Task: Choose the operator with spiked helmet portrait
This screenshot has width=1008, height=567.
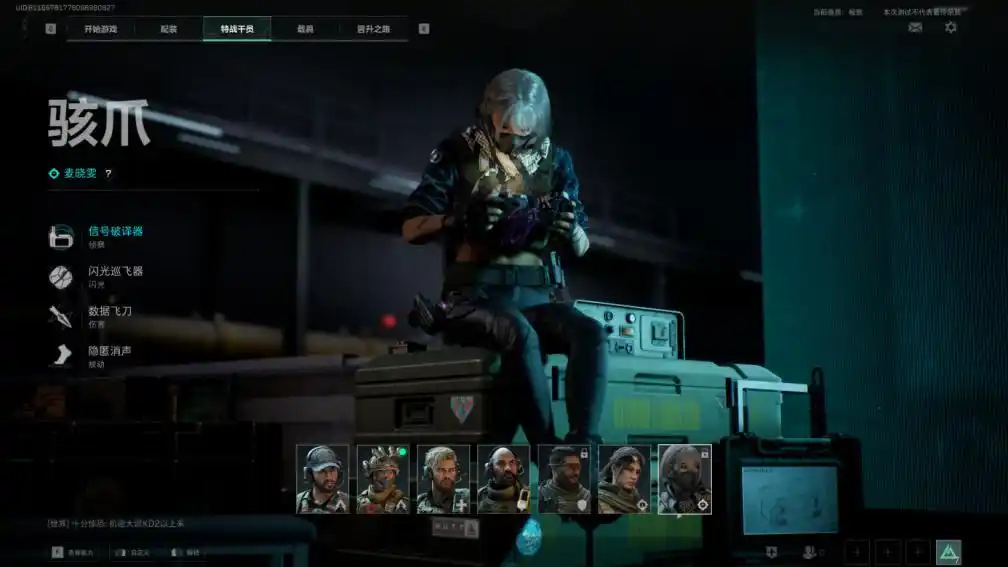Action: pyautogui.click(x=383, y=479)
